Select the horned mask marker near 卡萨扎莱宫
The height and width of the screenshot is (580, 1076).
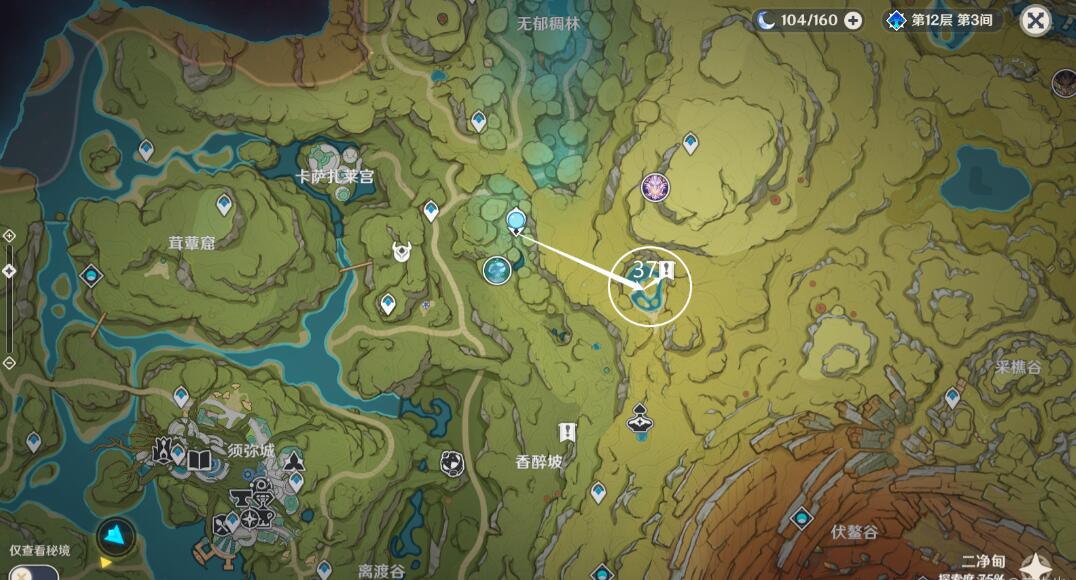[402, 252]
